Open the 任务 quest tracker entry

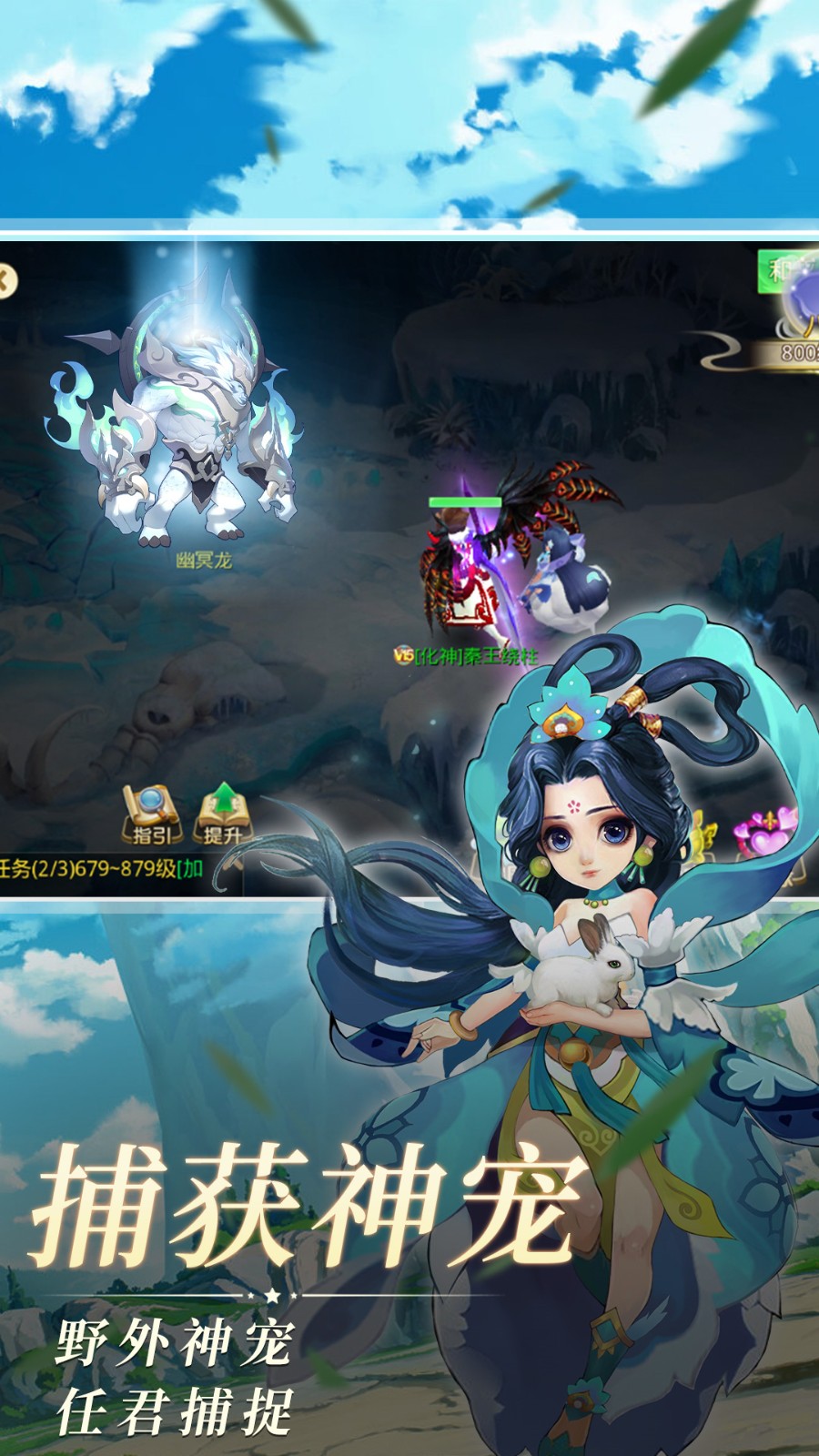pyautogui.click(x=100, y=868)
